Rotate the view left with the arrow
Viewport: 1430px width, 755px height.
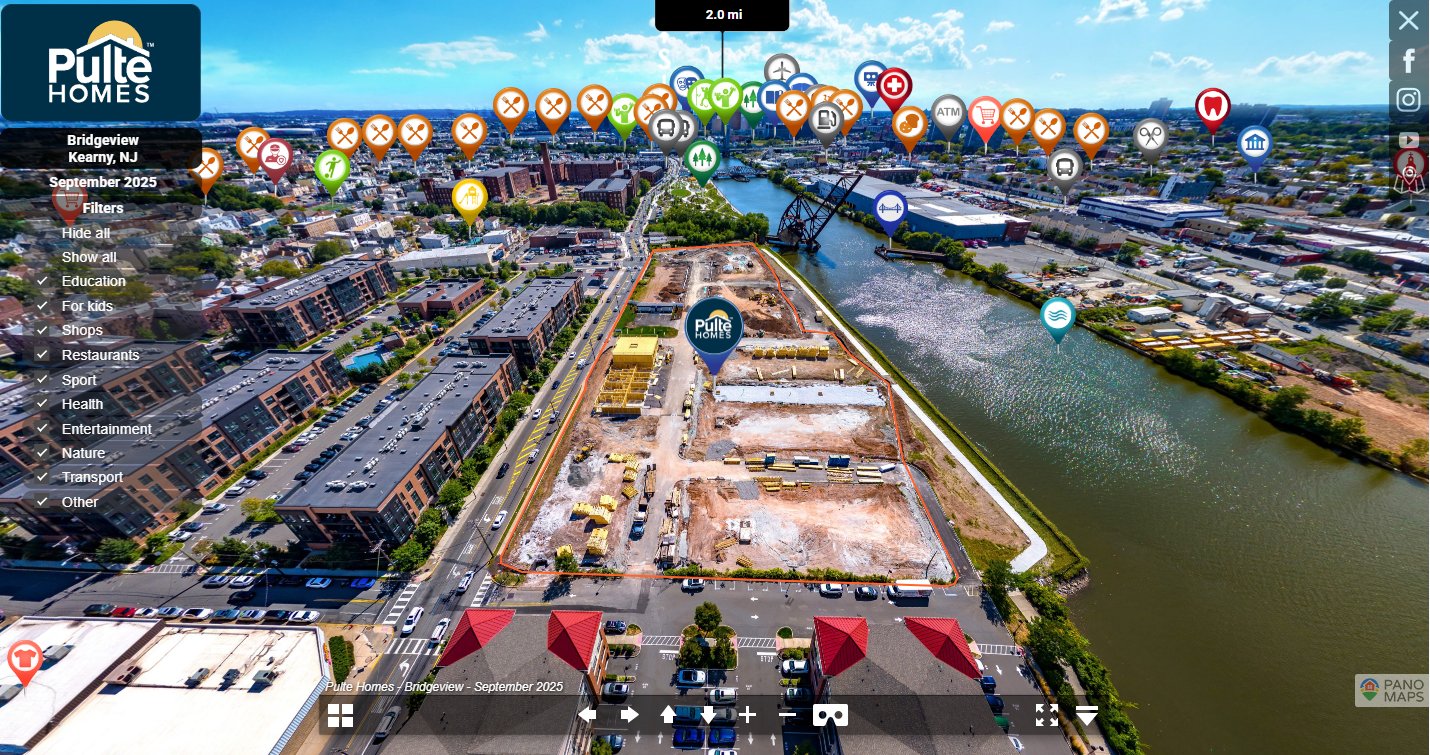587,715
